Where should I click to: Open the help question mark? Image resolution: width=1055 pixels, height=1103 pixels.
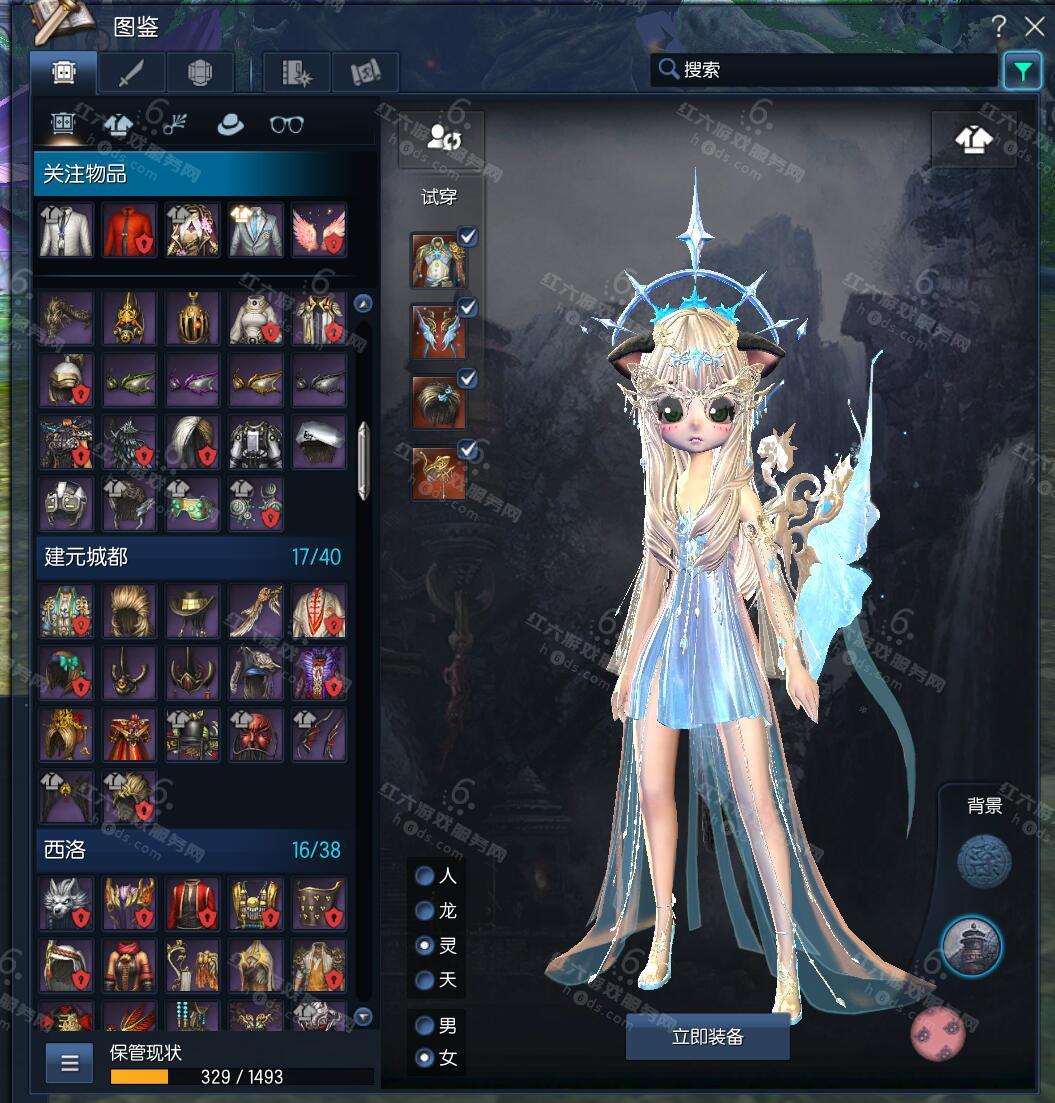pyautogui.click(x=999, y=26)
